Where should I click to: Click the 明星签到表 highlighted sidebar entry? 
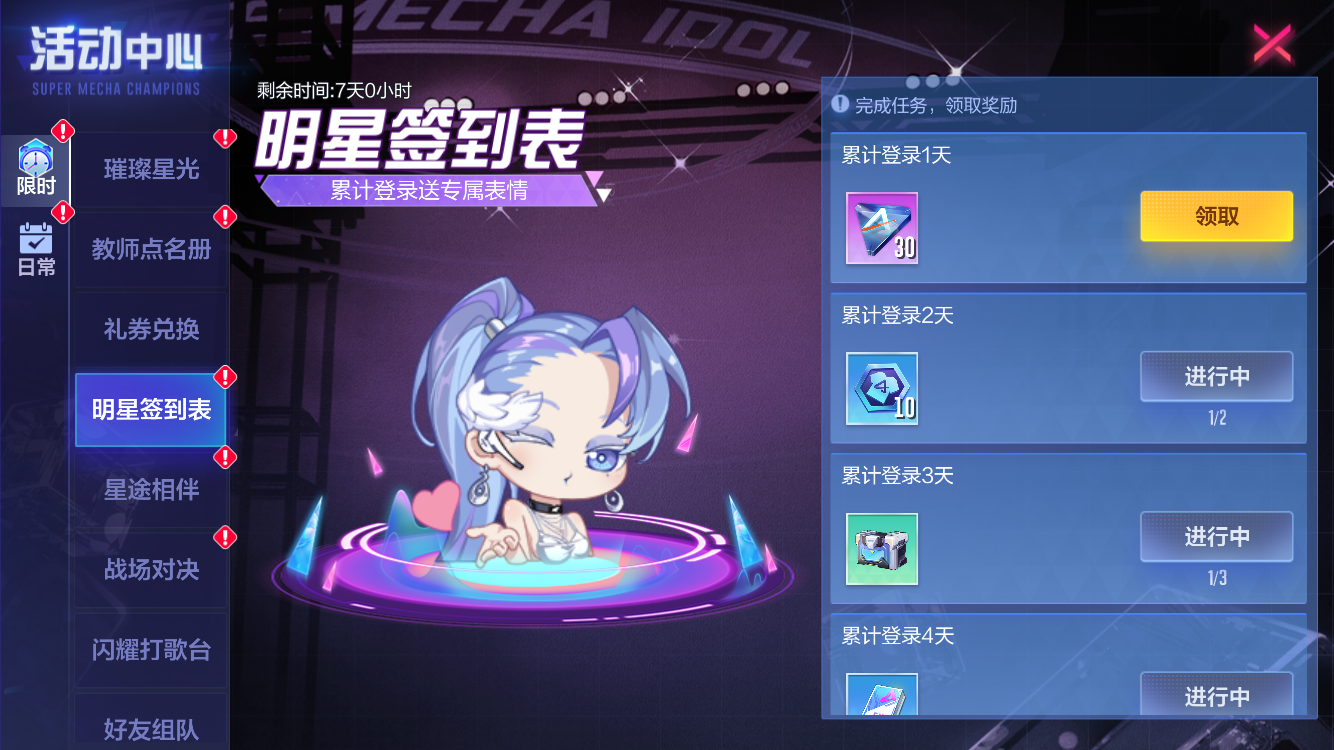(x=150, y=409)
